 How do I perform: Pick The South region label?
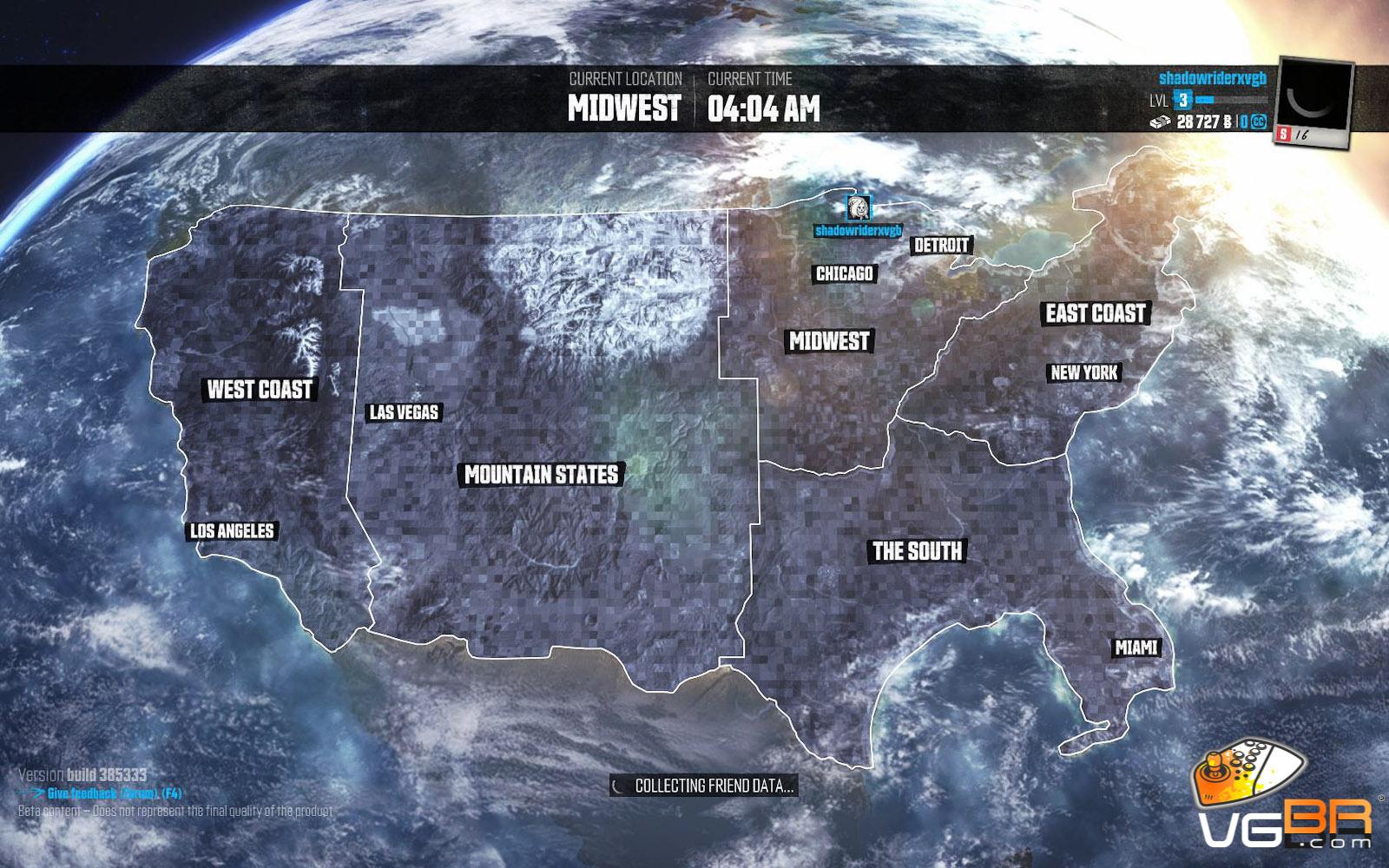tap(918, 551)
